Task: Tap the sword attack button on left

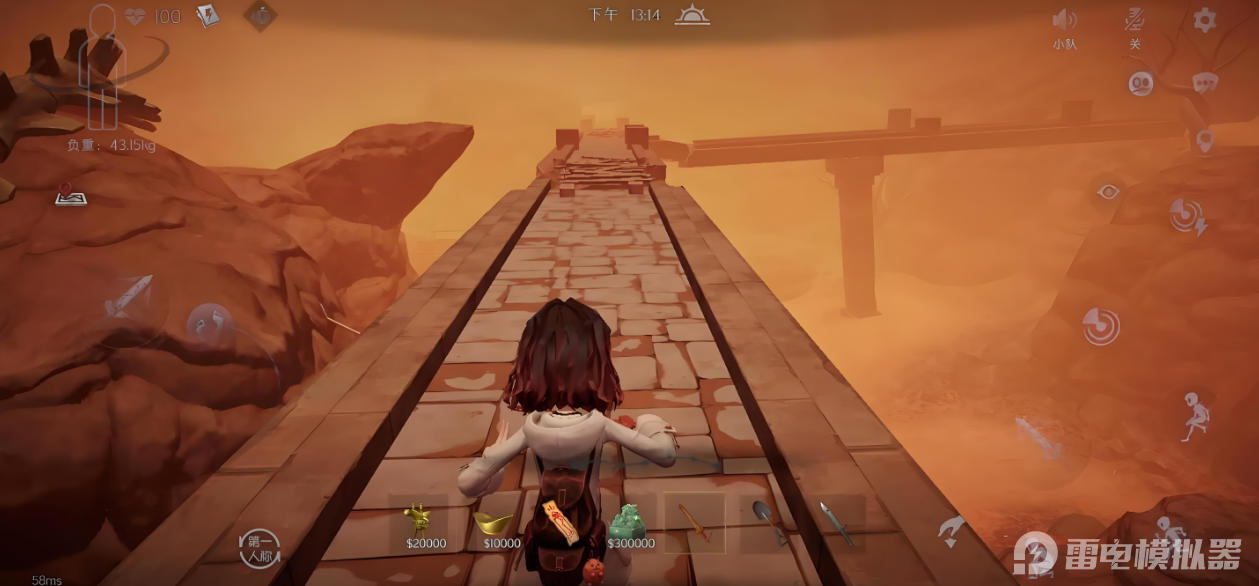Action: click(x=128, y=298)
